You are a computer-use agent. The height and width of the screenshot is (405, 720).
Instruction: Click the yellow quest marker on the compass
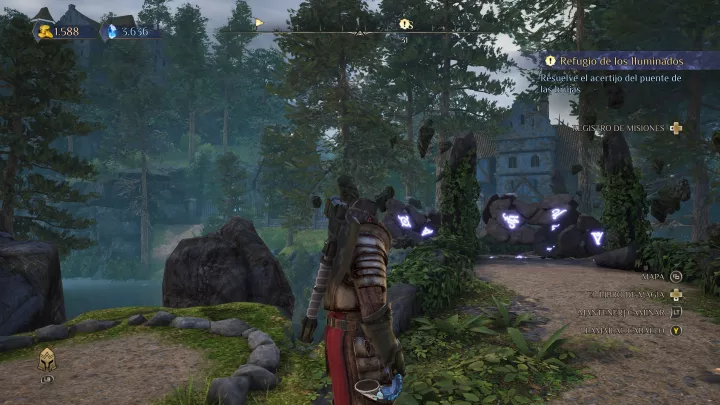pos(405,23)
